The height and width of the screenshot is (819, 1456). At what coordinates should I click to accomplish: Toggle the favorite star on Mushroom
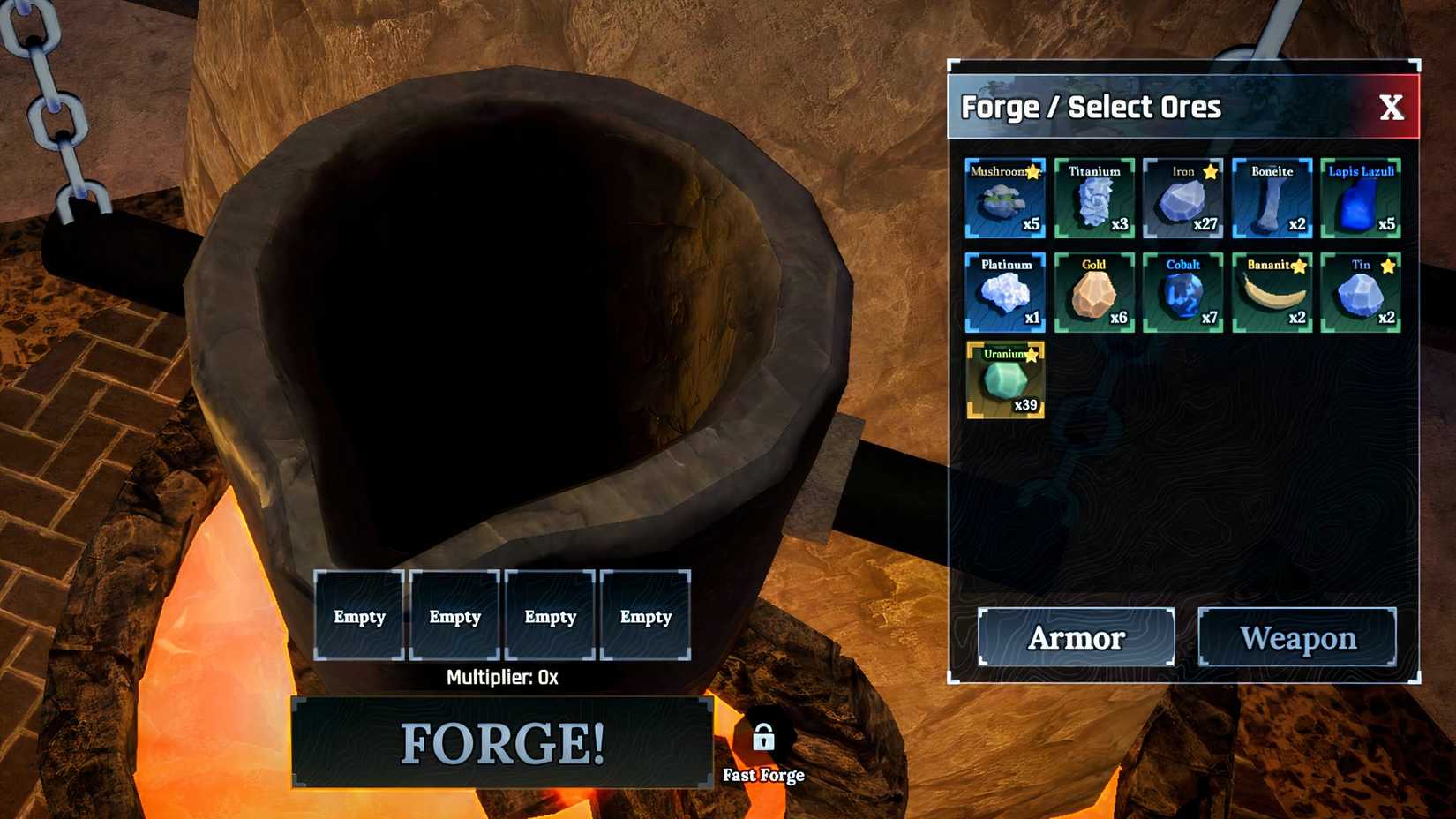click(x=1034, y=173)
